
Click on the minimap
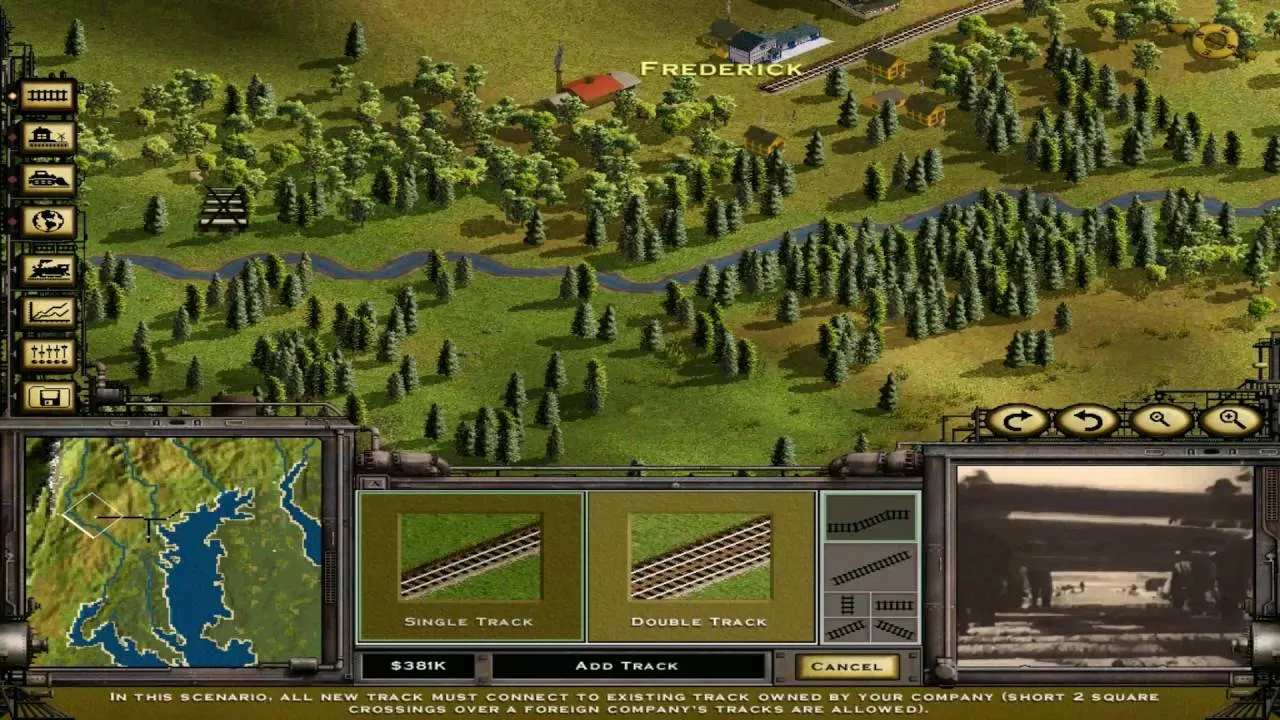point(175,552)
